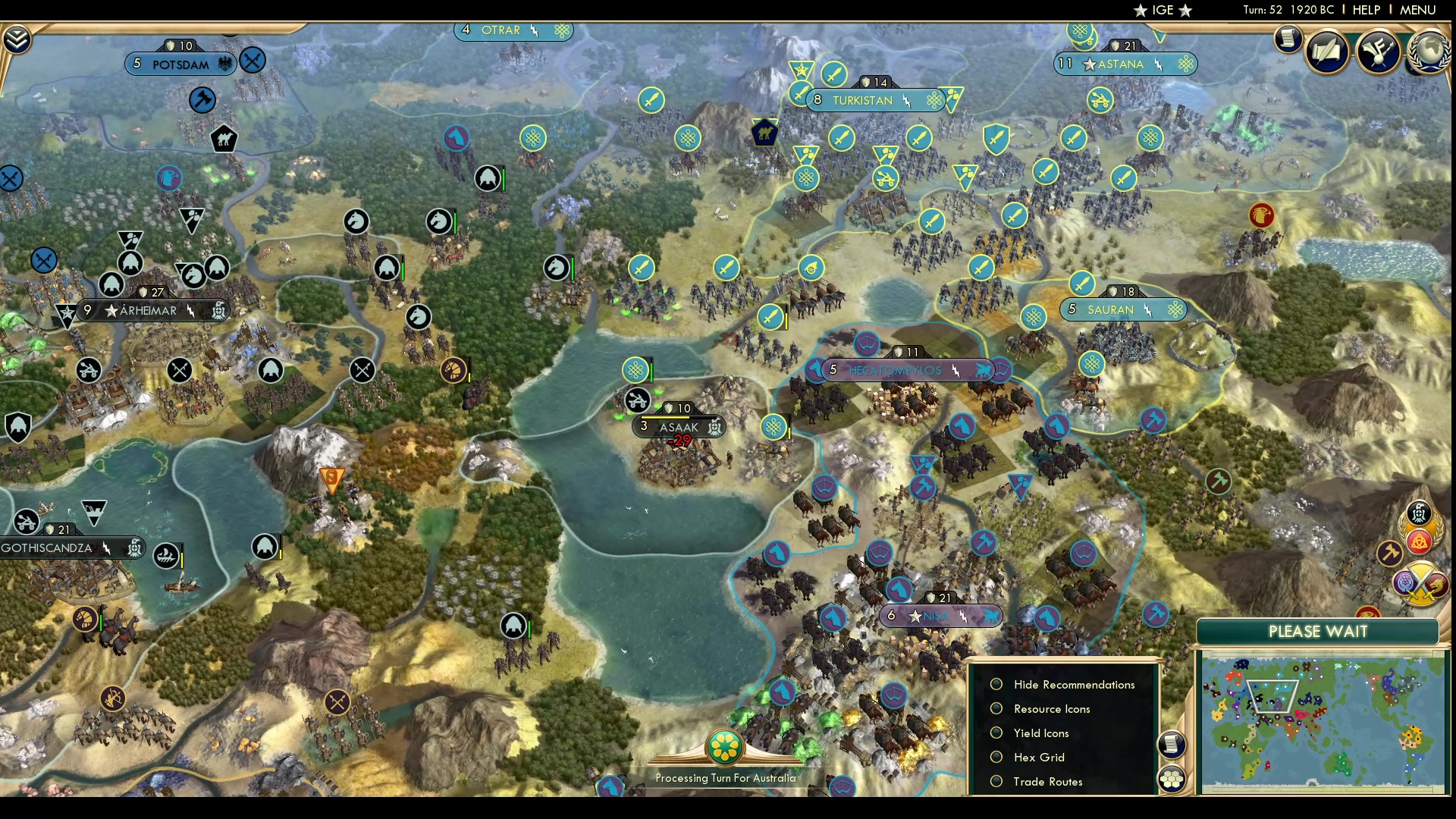Toggle the Hex Grid overlay
The height and width of the screenshot is (819, 1456).
coord(997,757)
